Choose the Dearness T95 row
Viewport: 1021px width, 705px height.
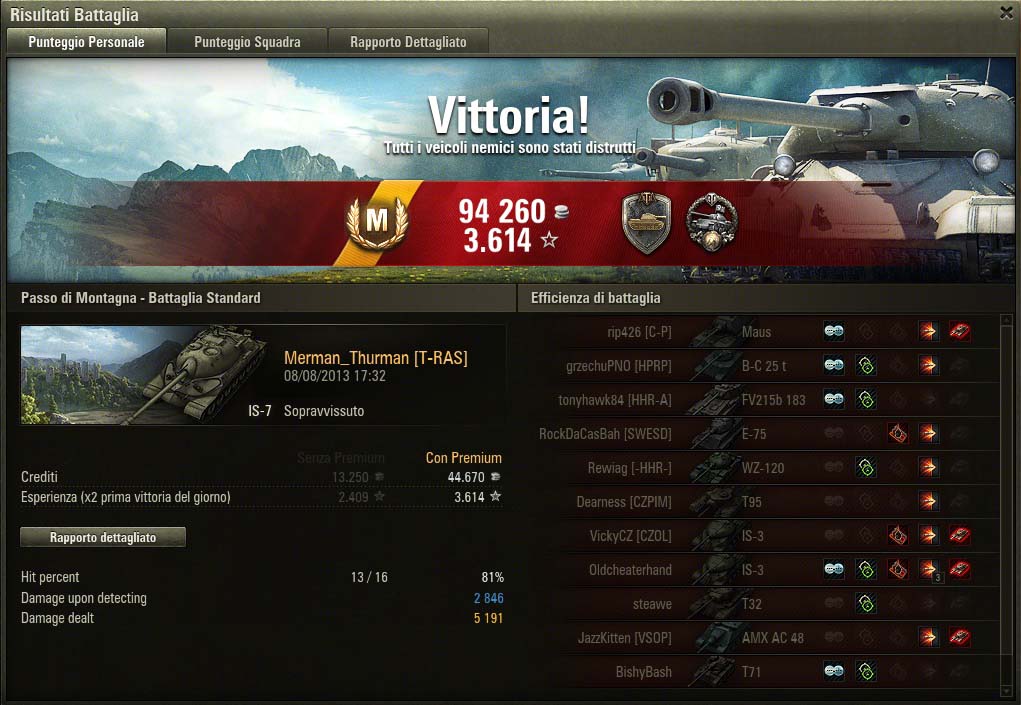(x=760, y=502)
